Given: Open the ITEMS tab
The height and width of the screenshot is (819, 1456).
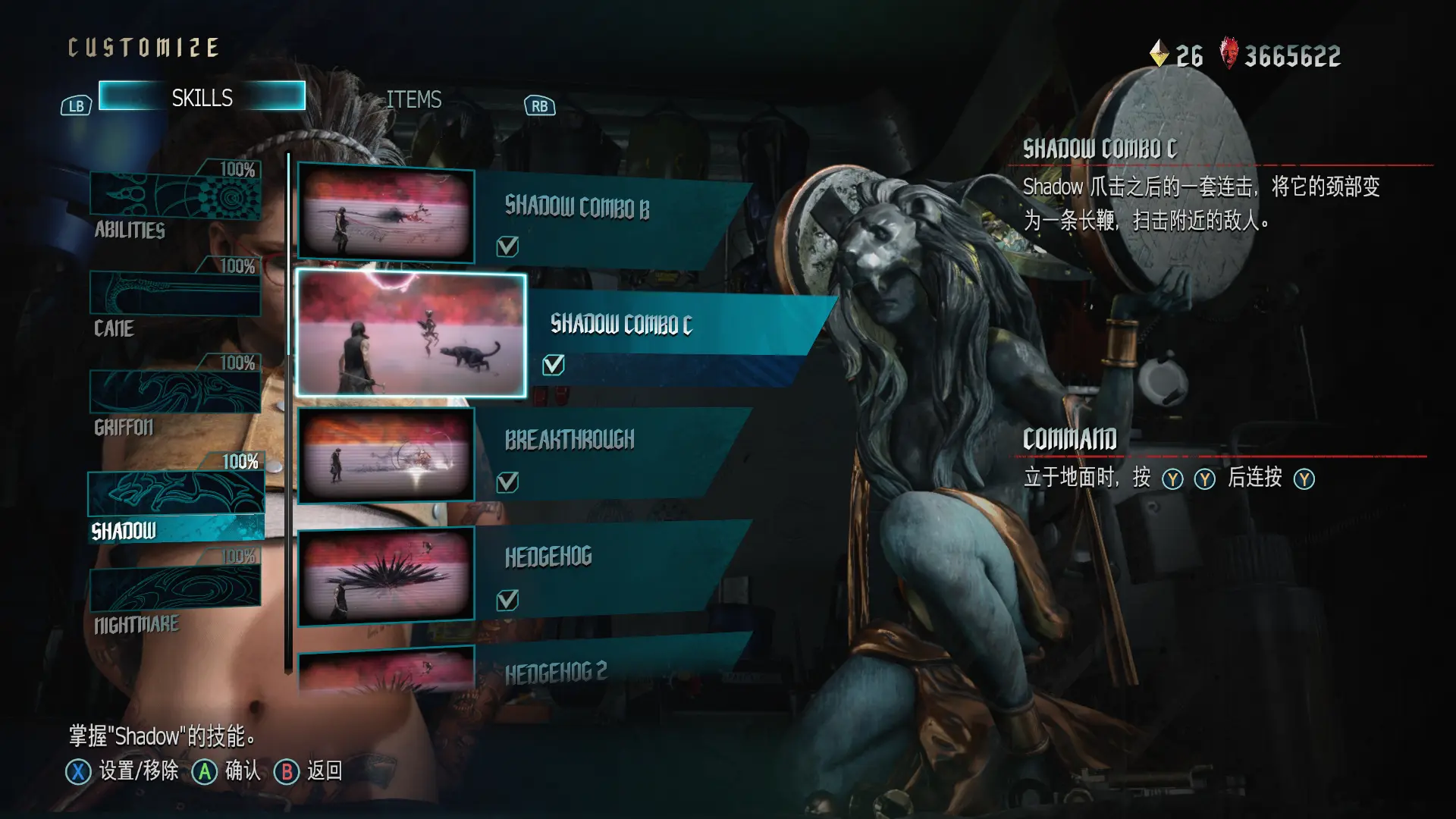Looking at the screenshot, I should click(413, 99).
